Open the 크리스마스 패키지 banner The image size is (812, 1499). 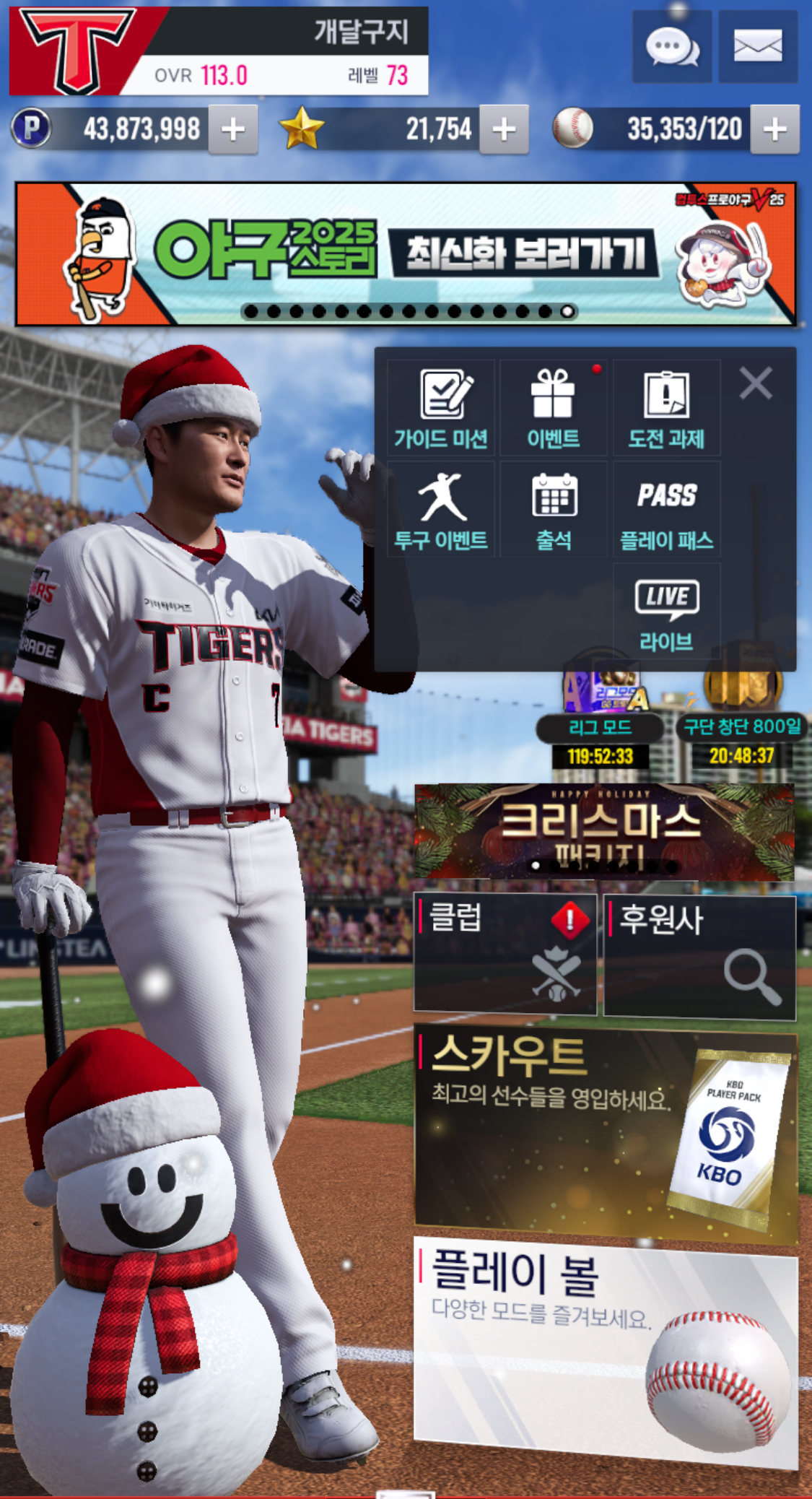pos(604,832)
